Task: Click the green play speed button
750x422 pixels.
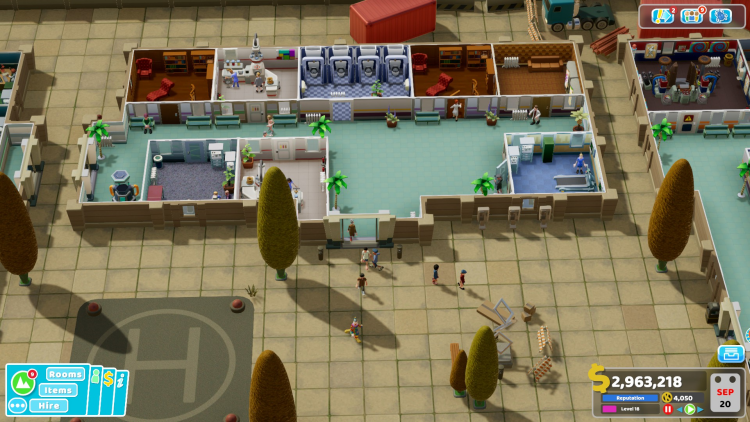Action: (x=689, y=409)
